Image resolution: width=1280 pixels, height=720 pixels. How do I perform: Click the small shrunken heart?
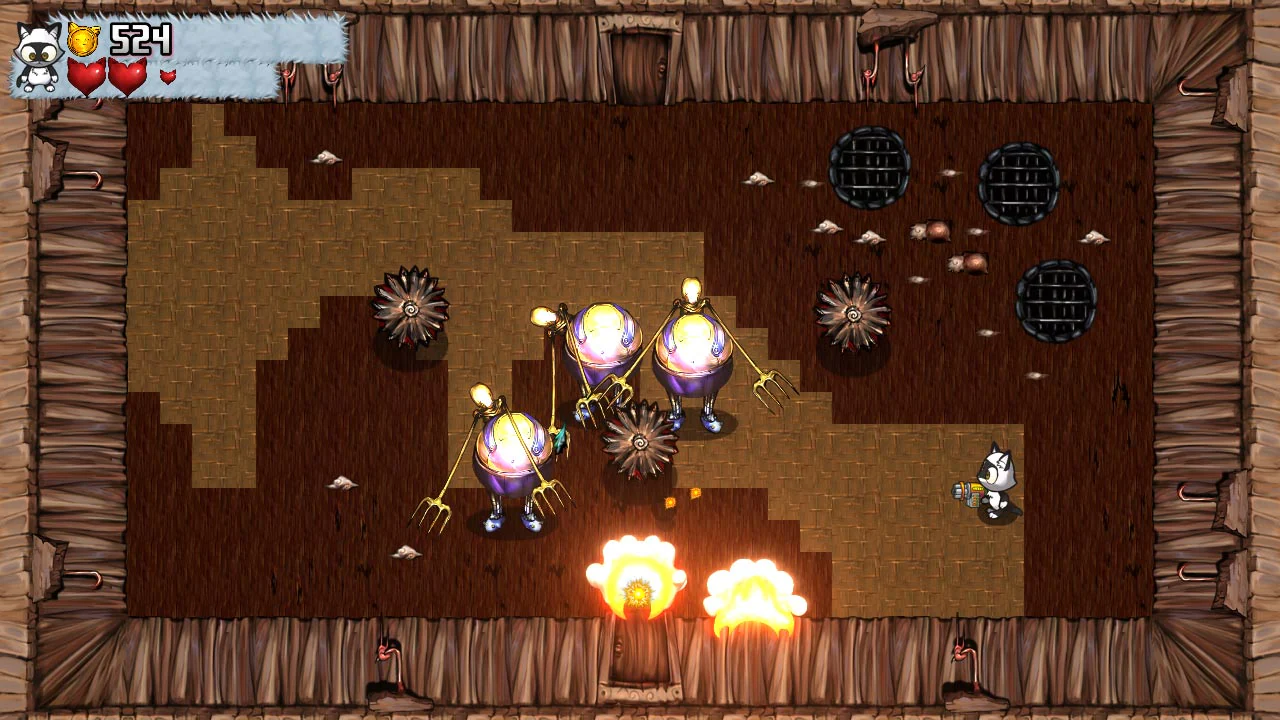coord(168,76)
